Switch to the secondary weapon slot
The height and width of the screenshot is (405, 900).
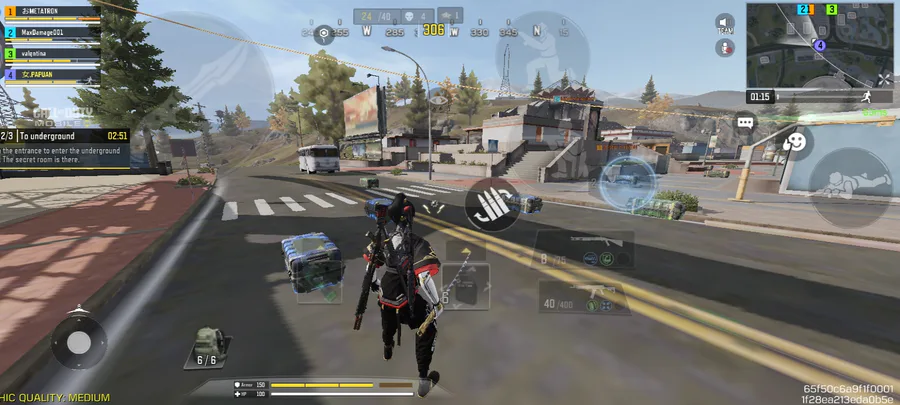(584, 296)
